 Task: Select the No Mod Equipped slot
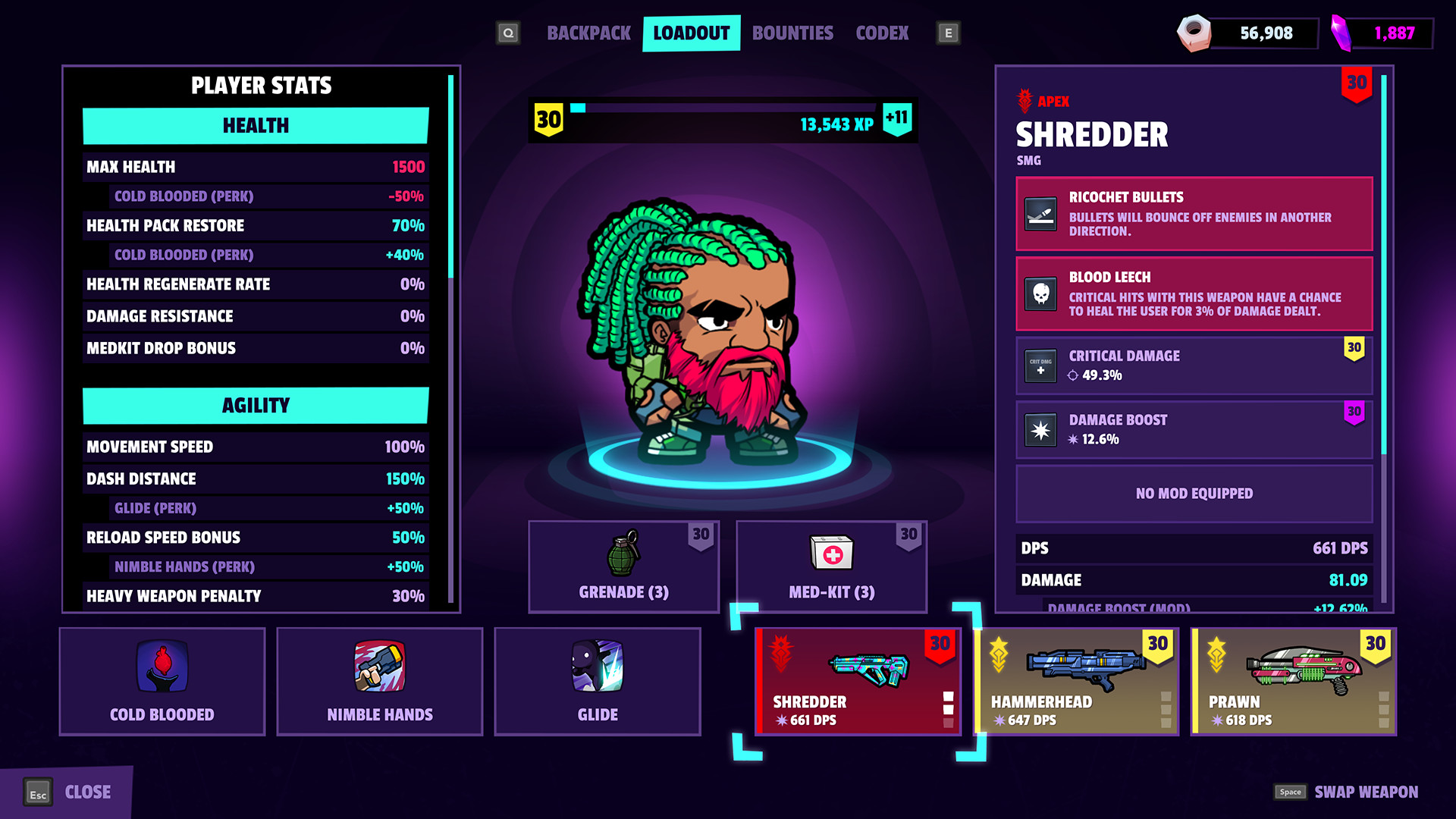(1194, 494)
